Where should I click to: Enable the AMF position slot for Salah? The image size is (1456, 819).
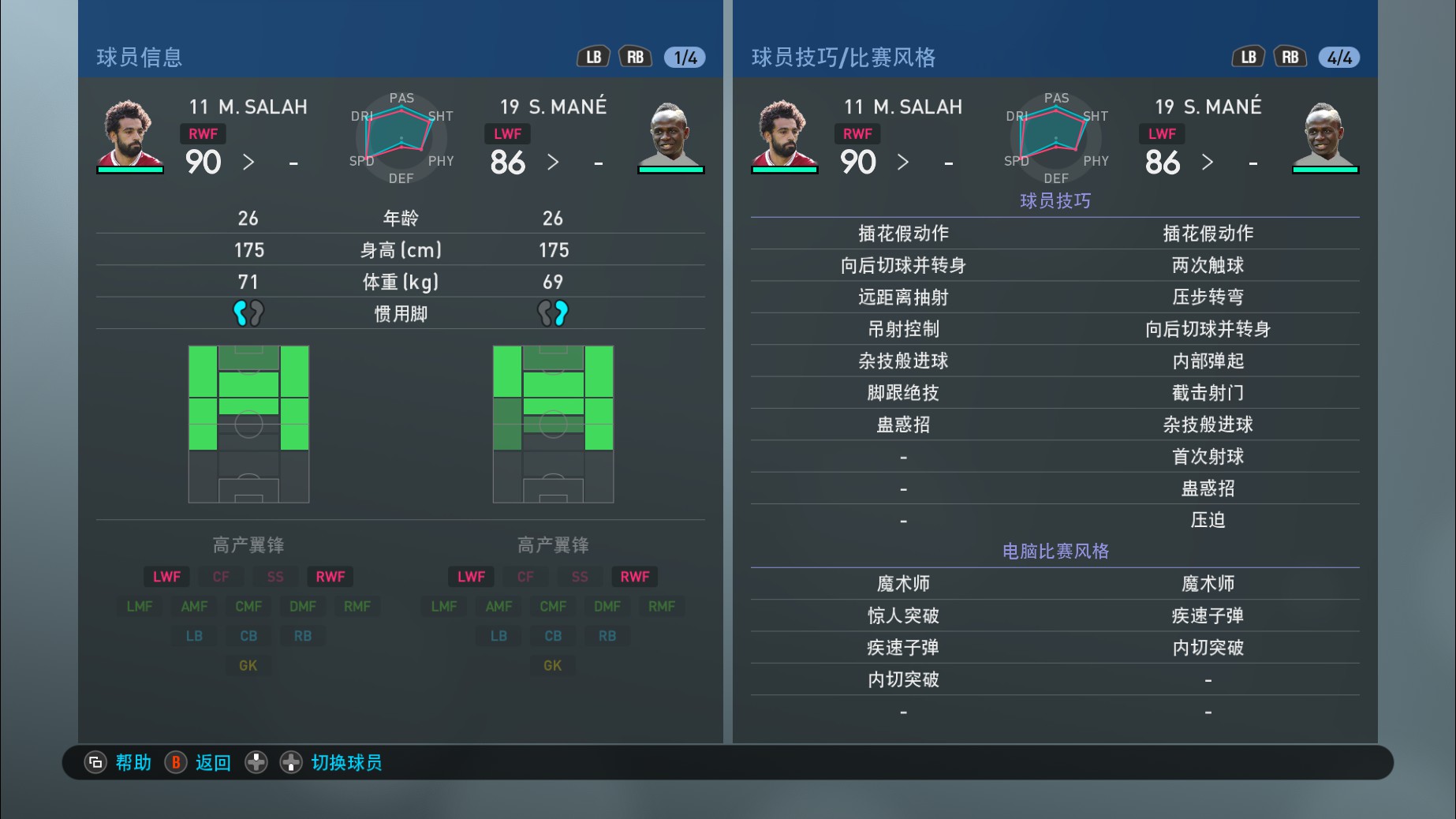coord(193,606)
